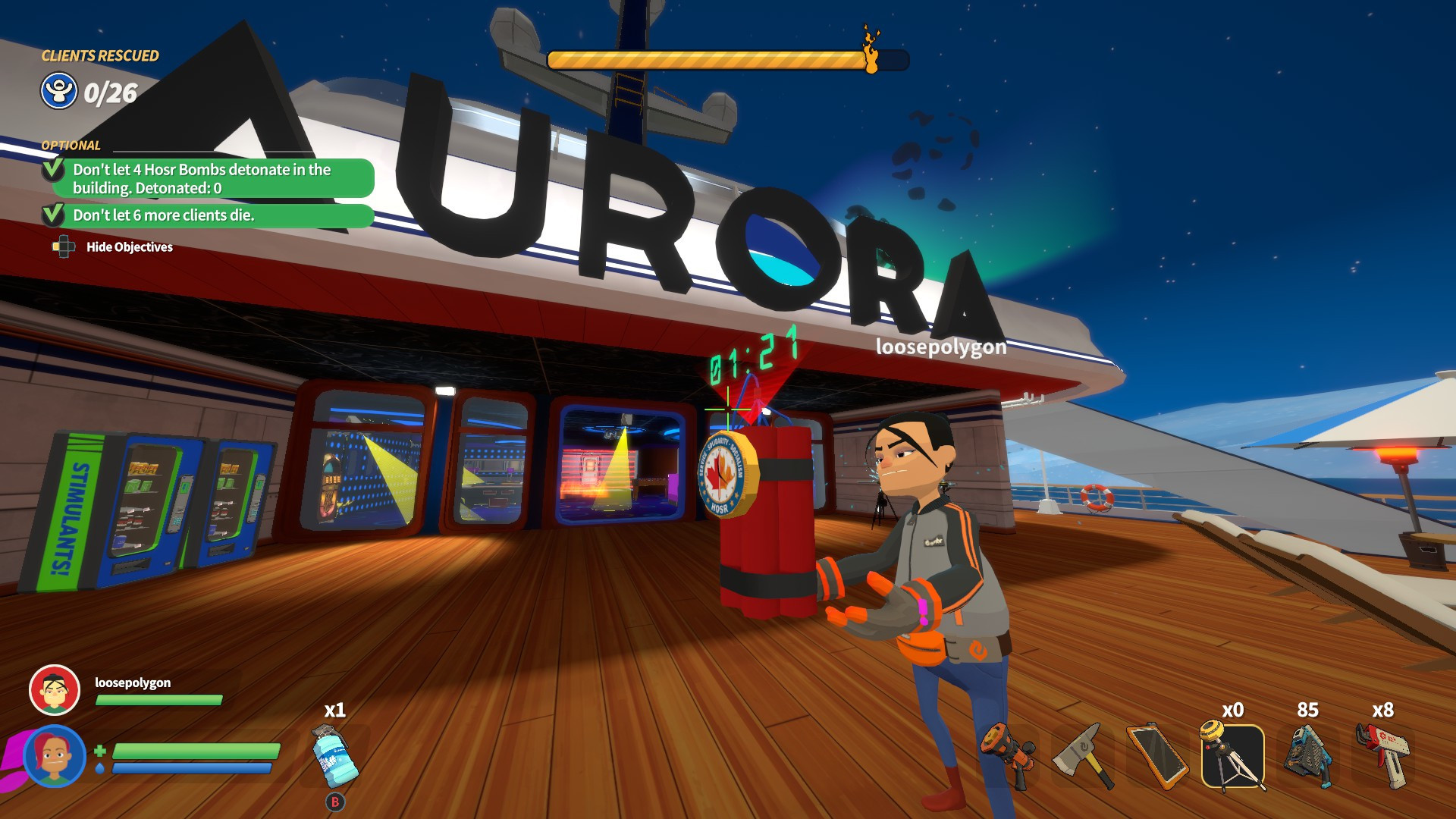Expand the D-pad icon beside Hide Objectives

pyautogui.click(x=62, y=246)
